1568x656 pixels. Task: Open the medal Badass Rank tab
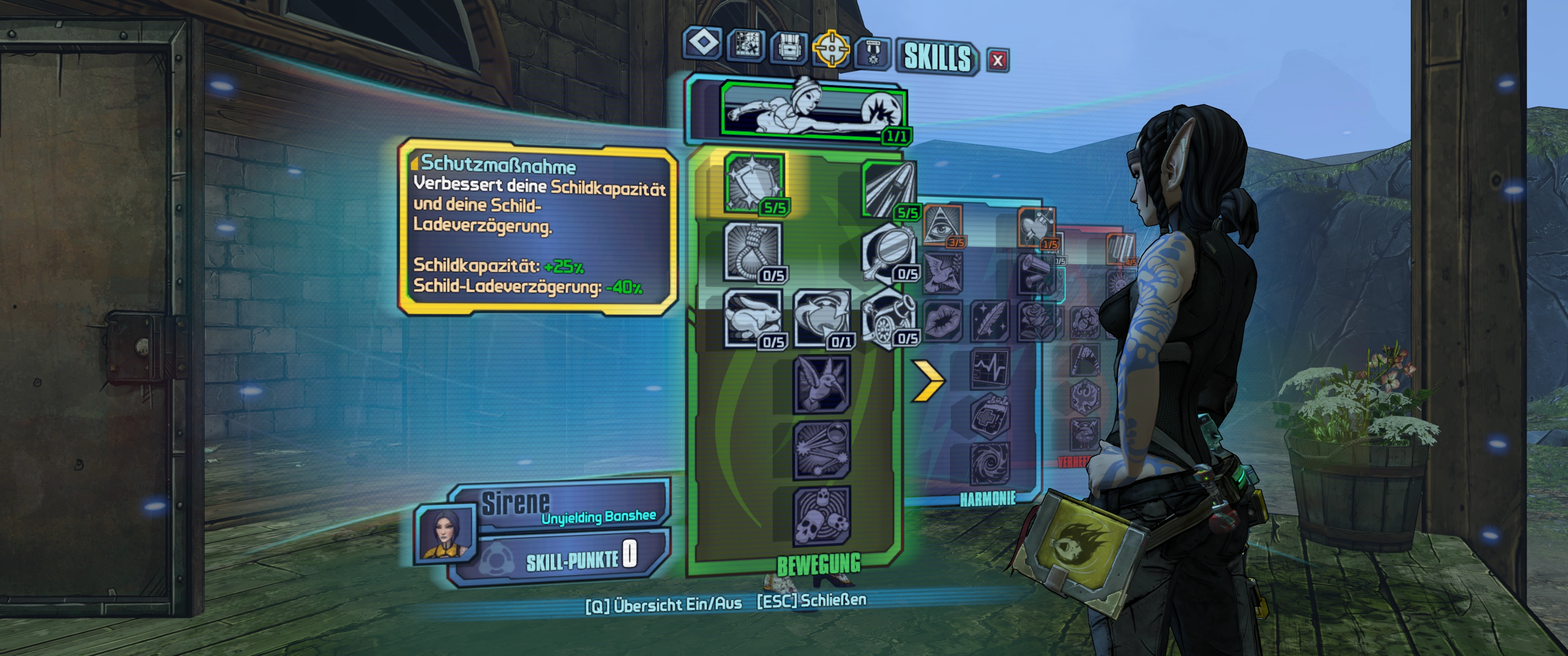(x=874, y=52)
